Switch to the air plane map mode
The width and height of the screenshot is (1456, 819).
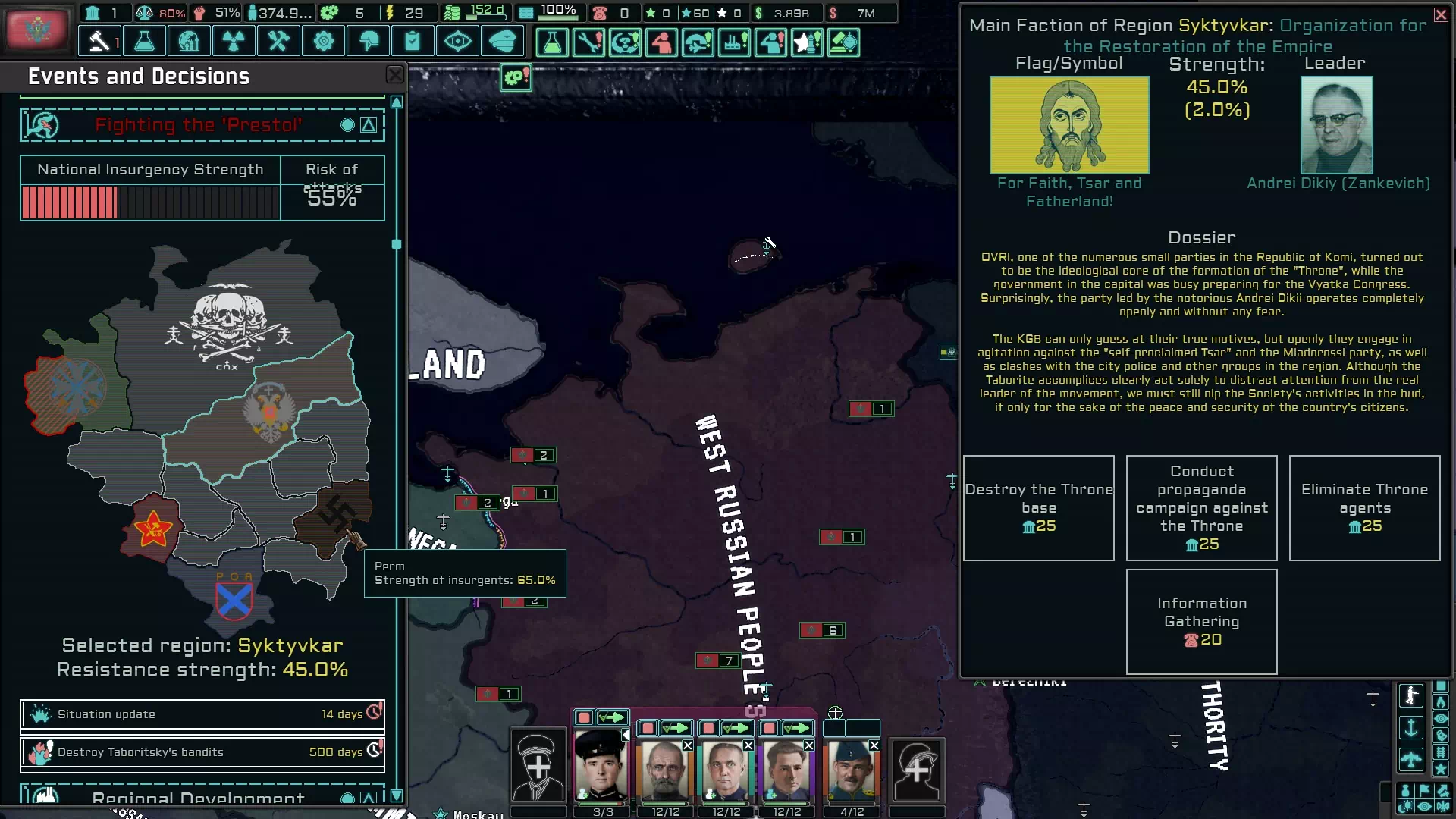click(1410, 758)
